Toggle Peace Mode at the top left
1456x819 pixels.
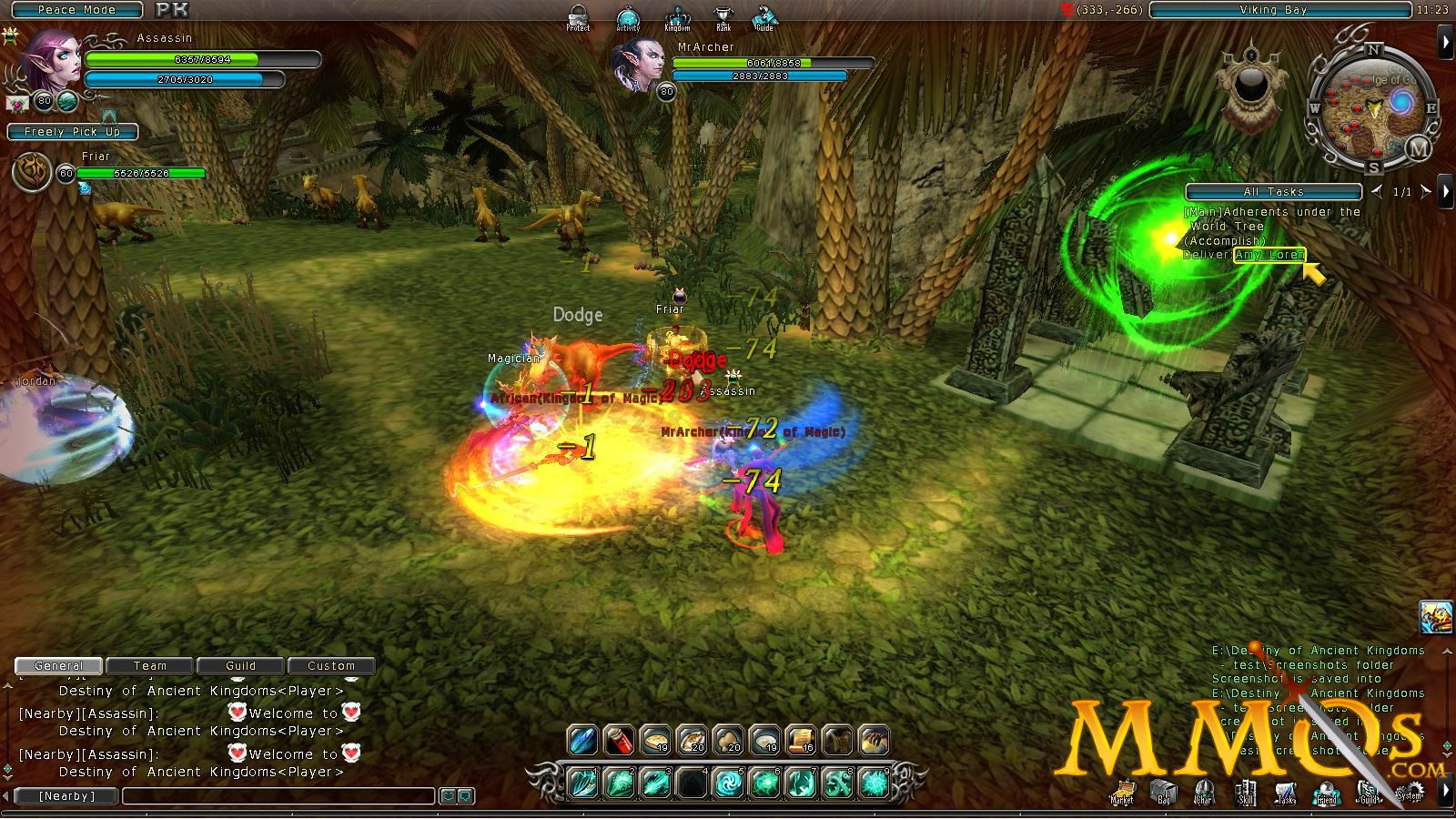[x=76, y=10]
